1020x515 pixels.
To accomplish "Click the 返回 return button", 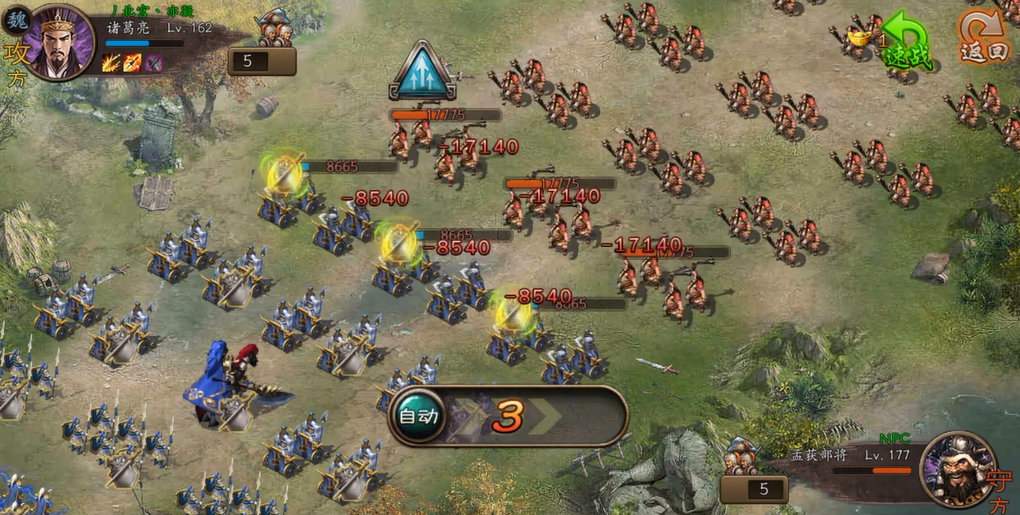I will click(983, 36).
